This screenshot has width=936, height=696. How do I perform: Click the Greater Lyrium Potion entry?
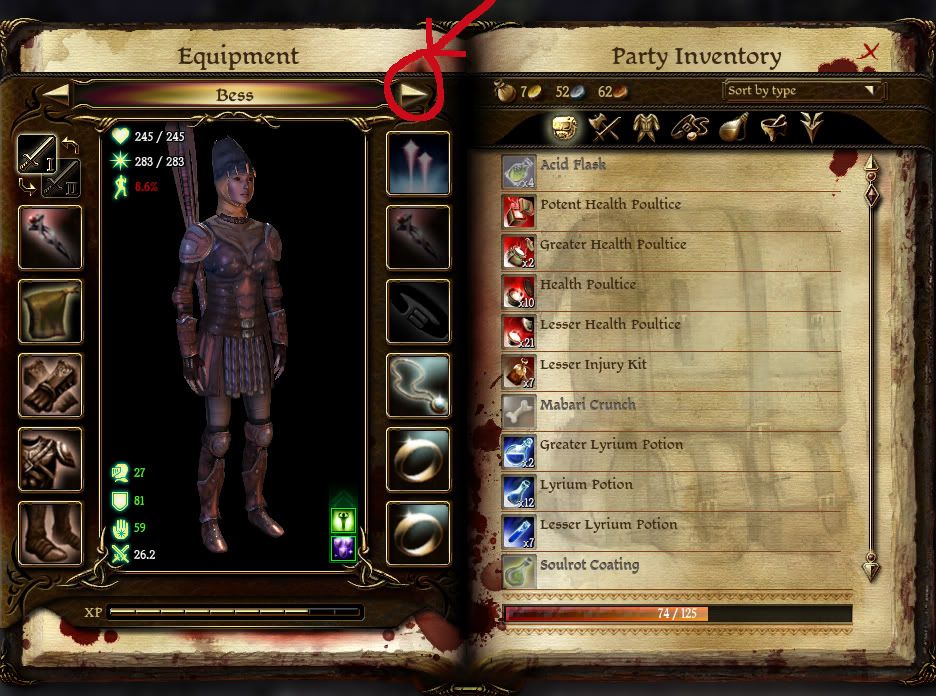(x=611, y=445)
